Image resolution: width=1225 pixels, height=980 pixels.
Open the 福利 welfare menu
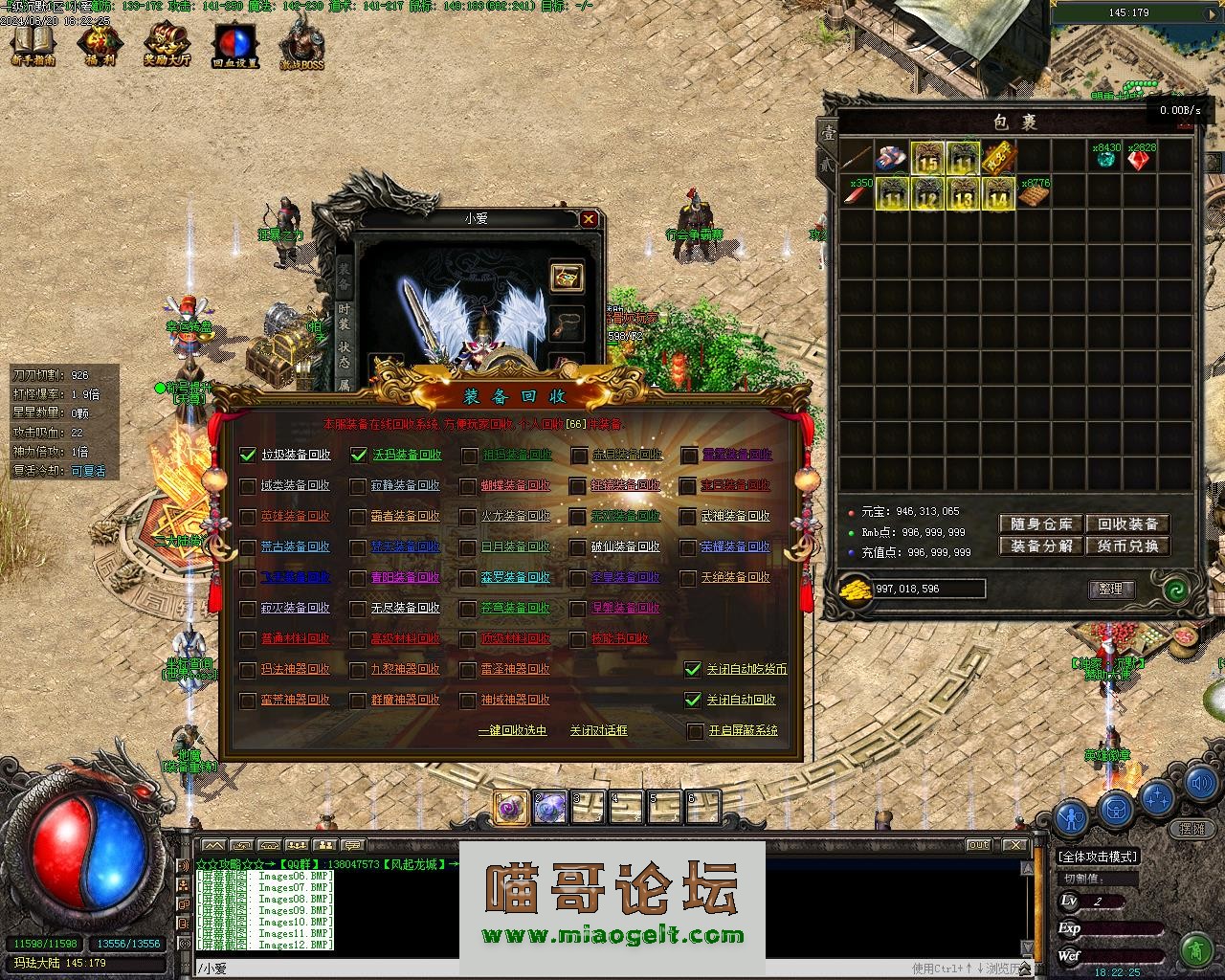click(x=98, y=45)
